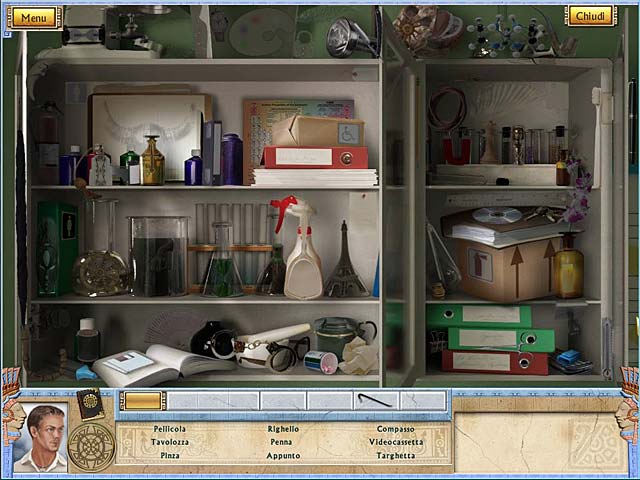This screenshot has width=640, height=480.
Task: Choose 'Compasso' in the item list
Action: [x=395, y=429]
